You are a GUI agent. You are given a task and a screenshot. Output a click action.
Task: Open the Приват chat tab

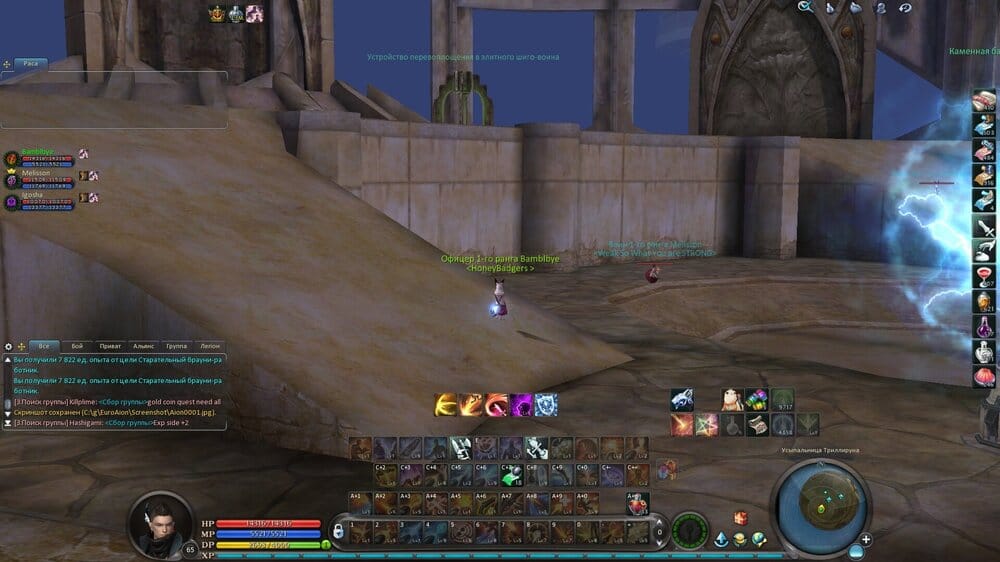[110, 345]
